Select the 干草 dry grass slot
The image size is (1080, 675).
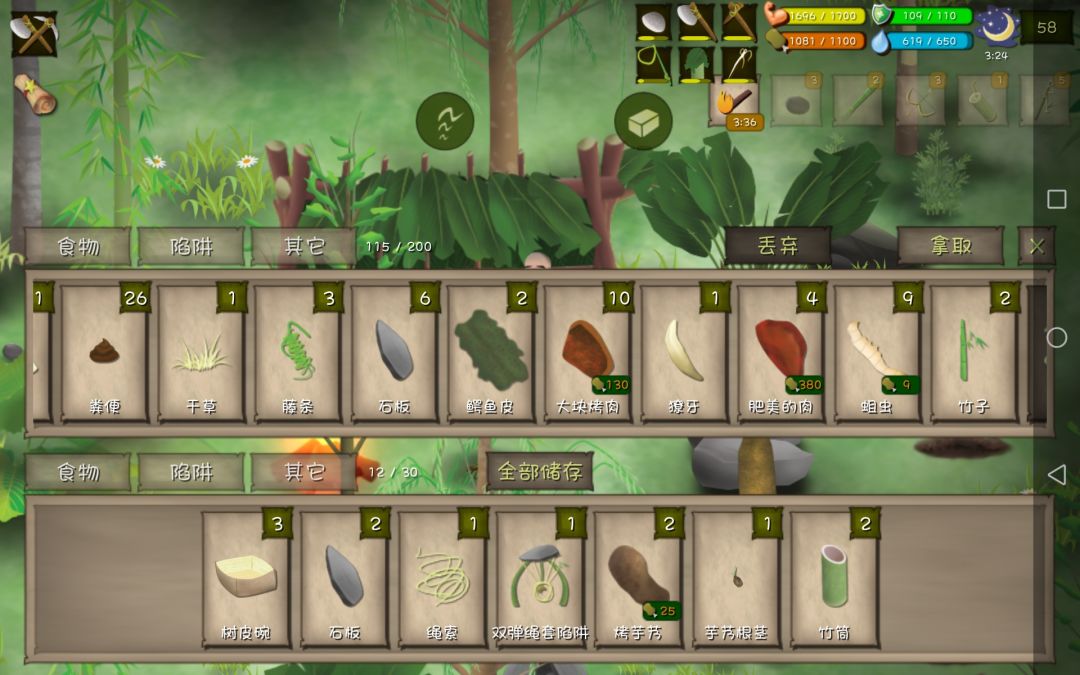(x=201, y=353)
